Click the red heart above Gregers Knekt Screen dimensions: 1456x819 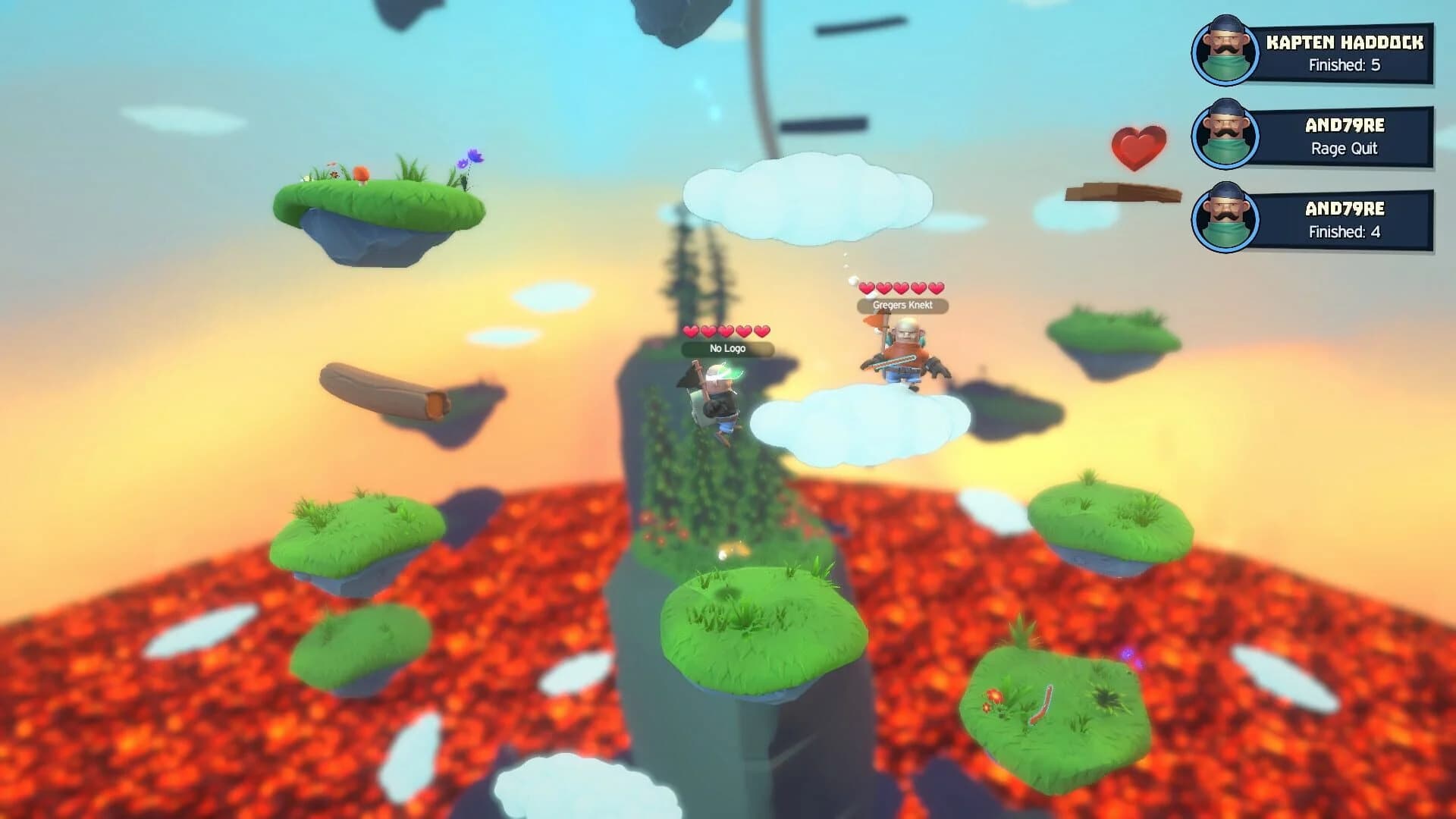pos(867,289)
